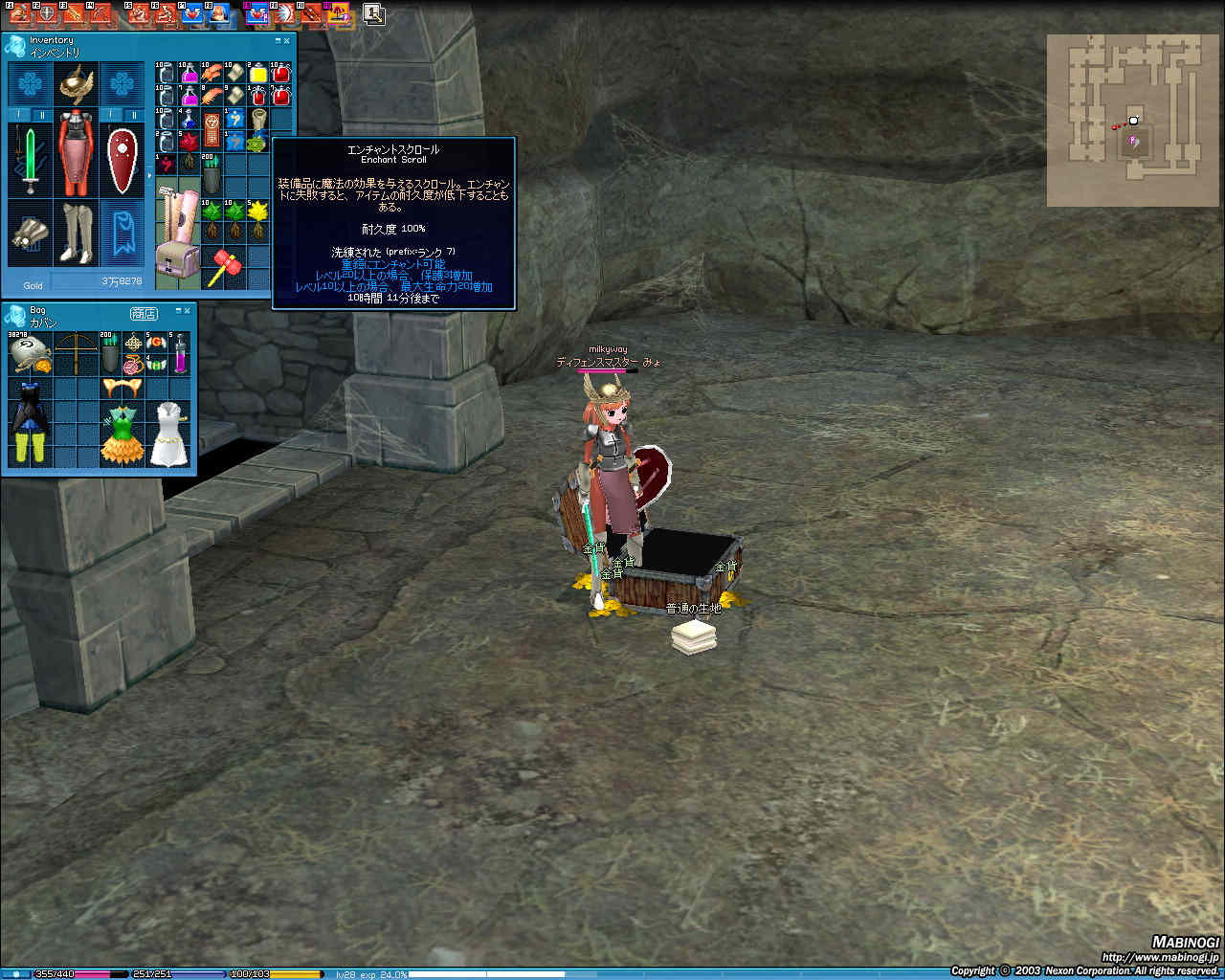Screen dimensions: 1225x980
Task: Select the equipped boots slot
Action: pyautogui.click(x=76, y=233)
